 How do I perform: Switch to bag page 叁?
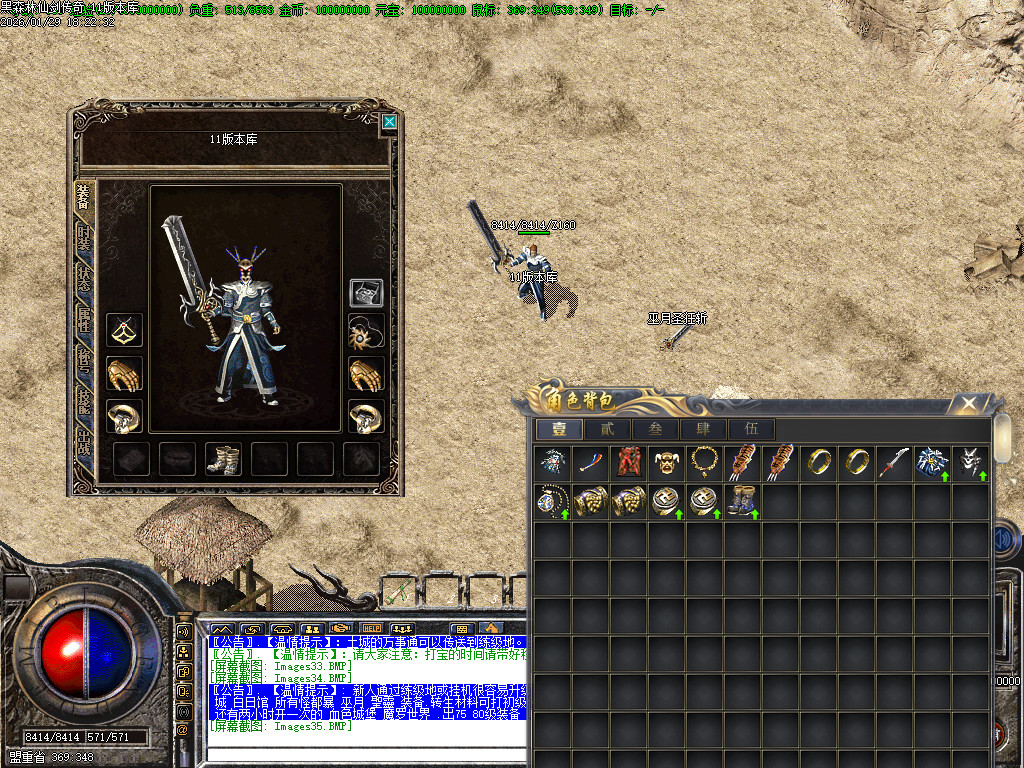655,429
